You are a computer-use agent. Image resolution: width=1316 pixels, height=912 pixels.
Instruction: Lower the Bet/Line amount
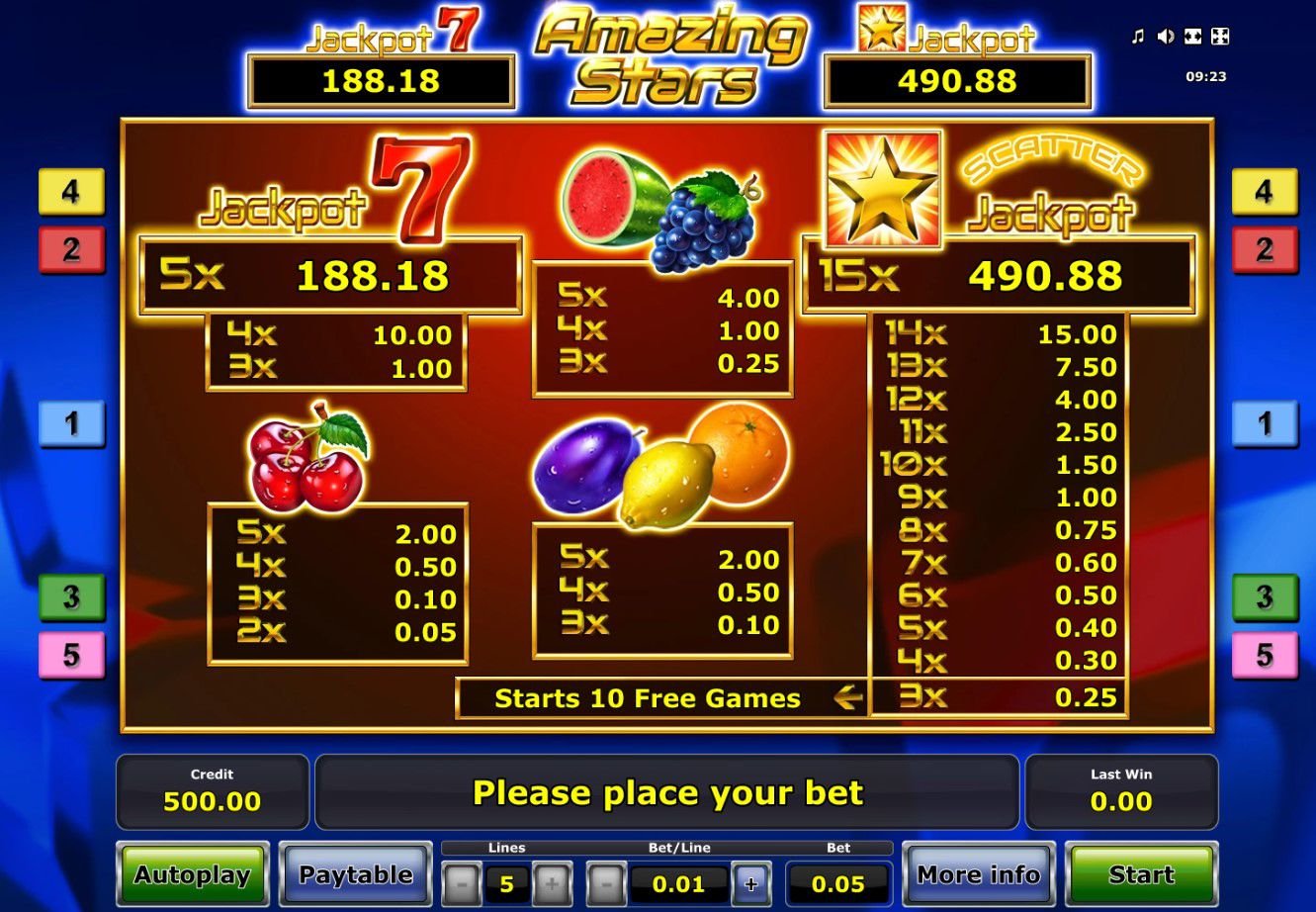[x=606, y=883]
